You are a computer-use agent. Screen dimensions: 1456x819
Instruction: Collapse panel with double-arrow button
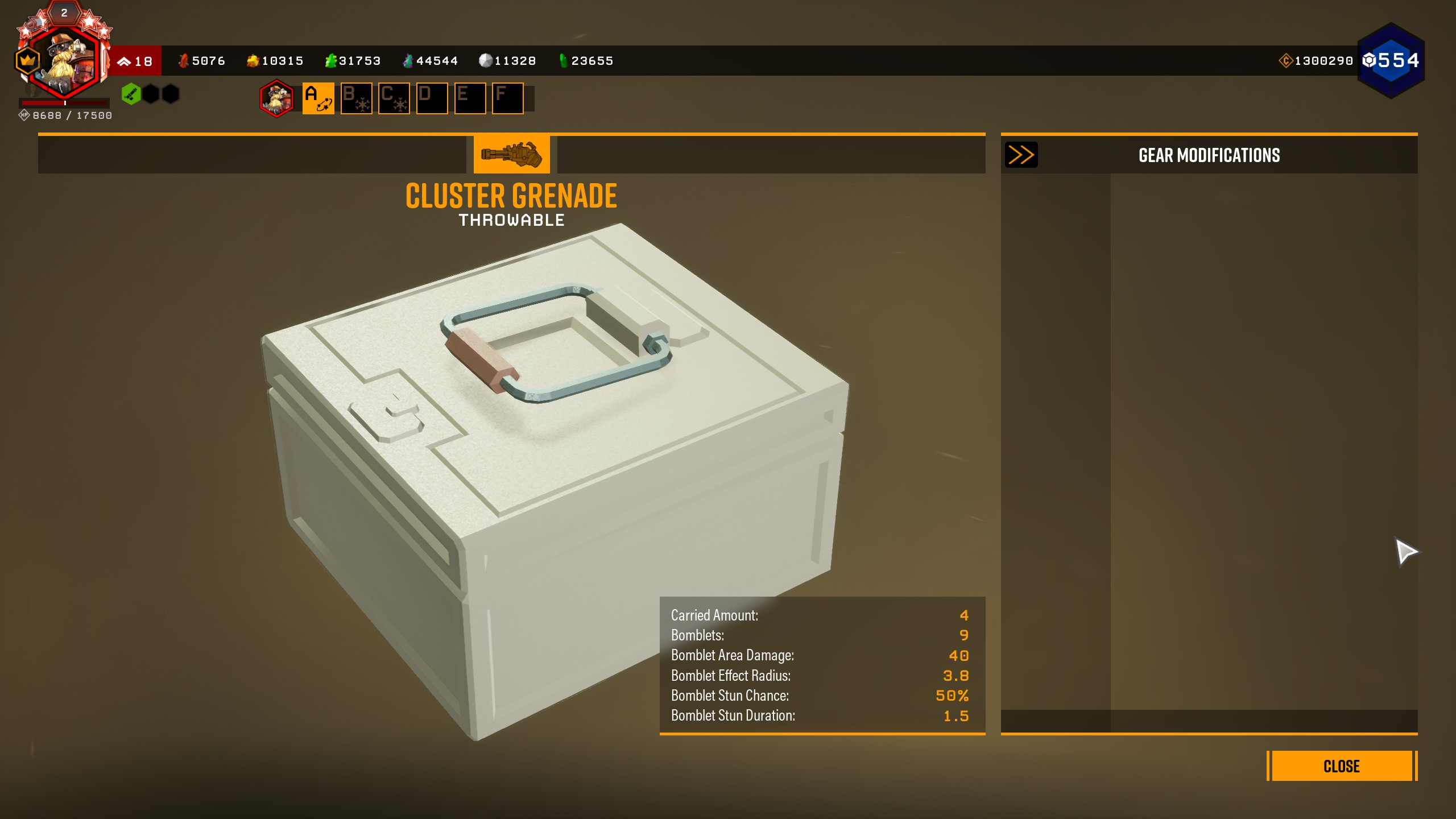(x=1021, y=155)
